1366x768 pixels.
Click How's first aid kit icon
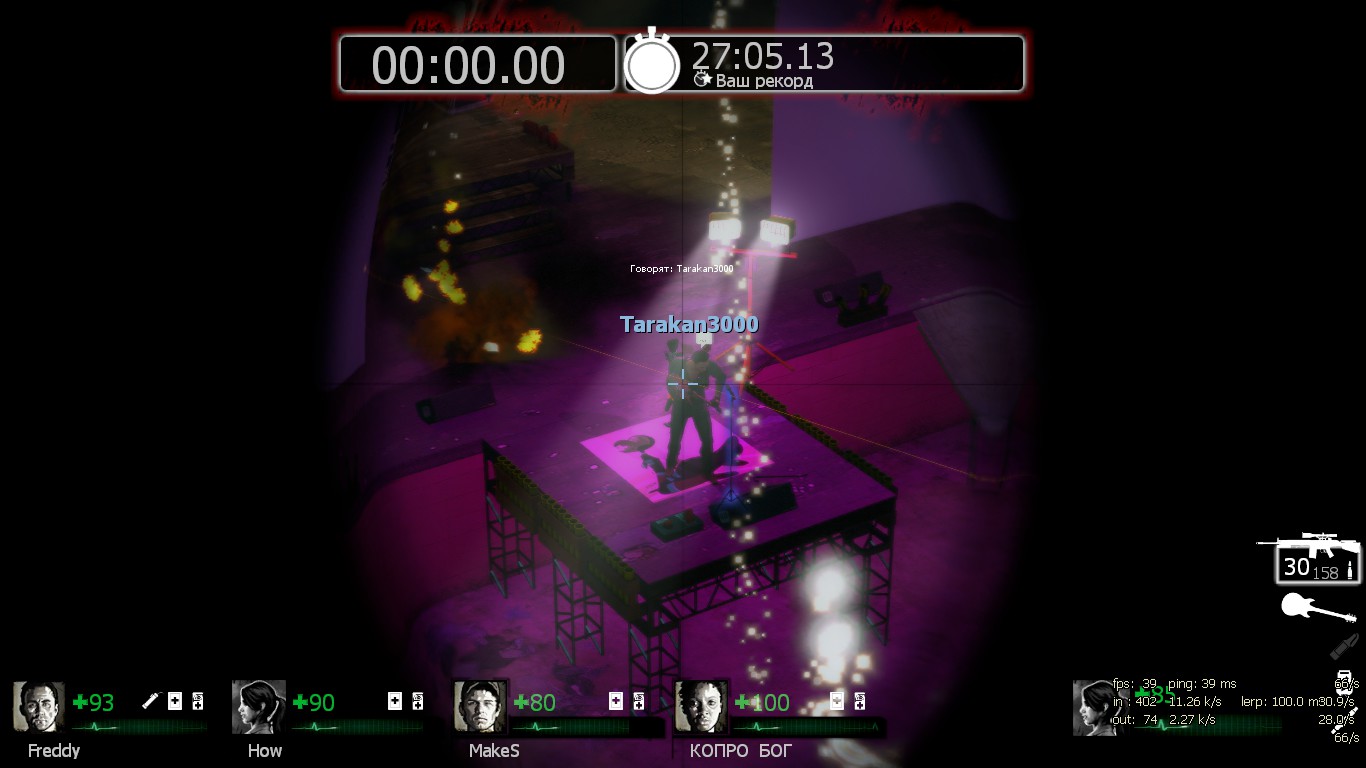point(395,701)
